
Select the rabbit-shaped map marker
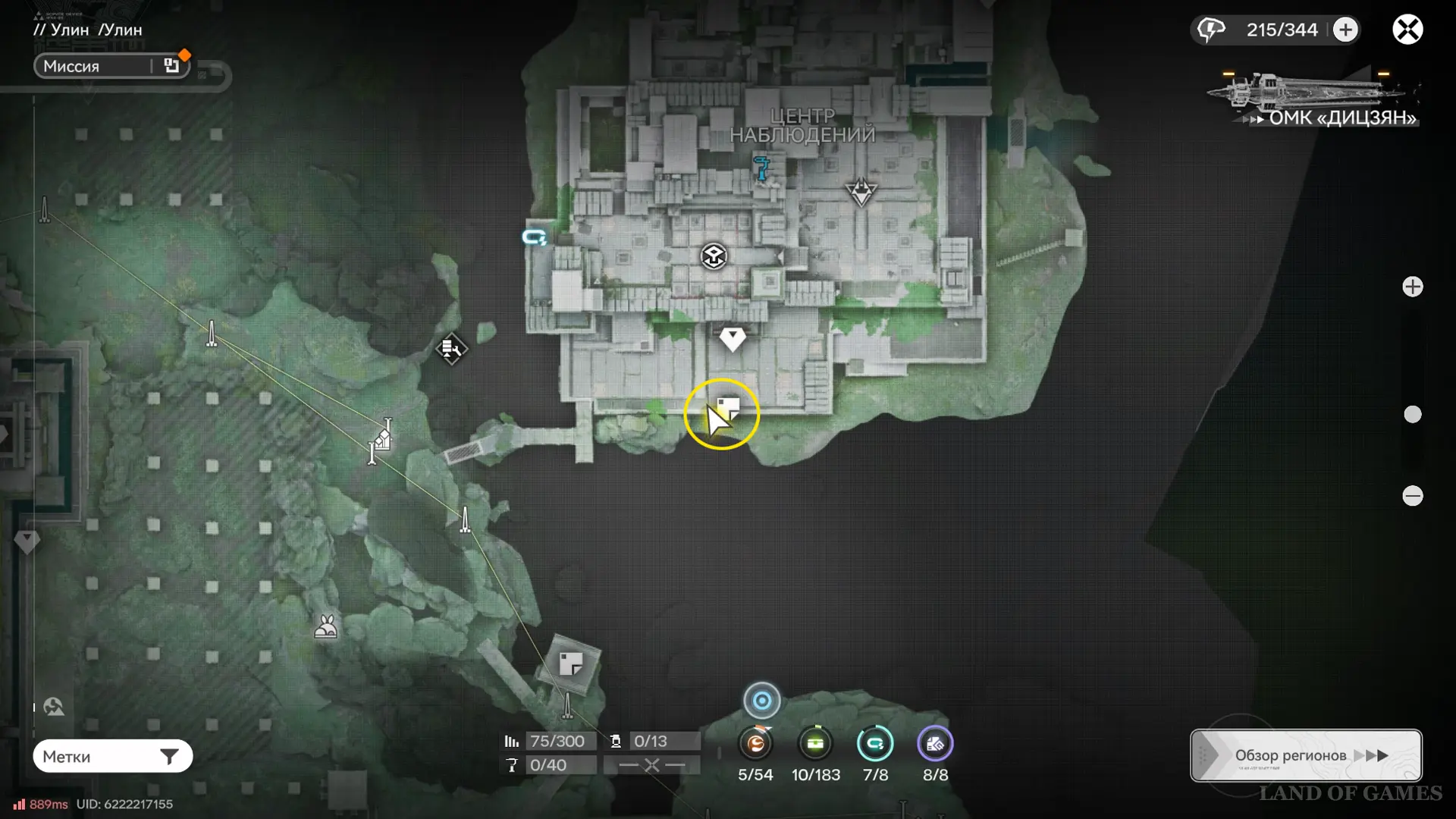tap(326, 627)
